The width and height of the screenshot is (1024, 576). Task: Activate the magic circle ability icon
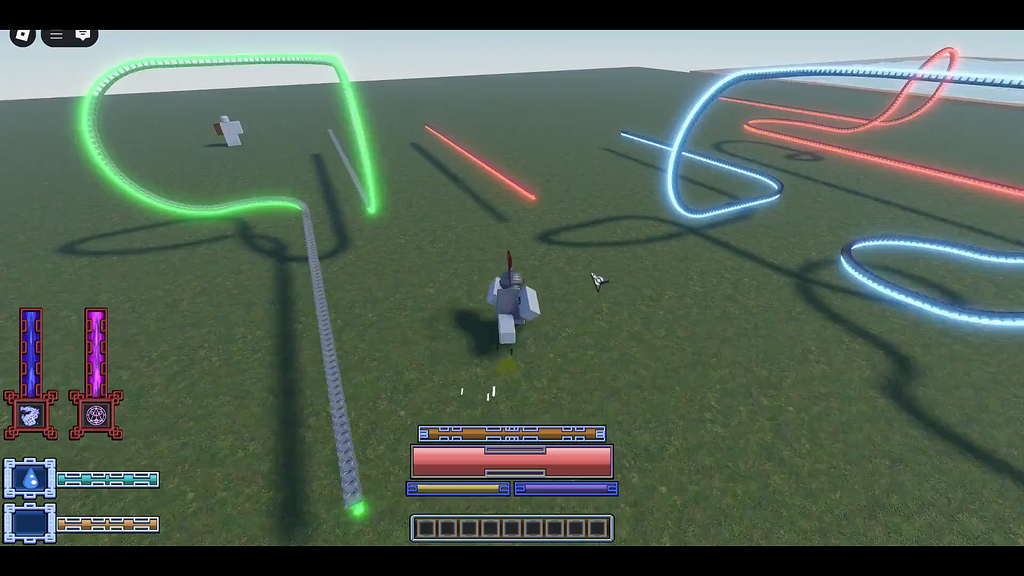click(x=96, y=415)
